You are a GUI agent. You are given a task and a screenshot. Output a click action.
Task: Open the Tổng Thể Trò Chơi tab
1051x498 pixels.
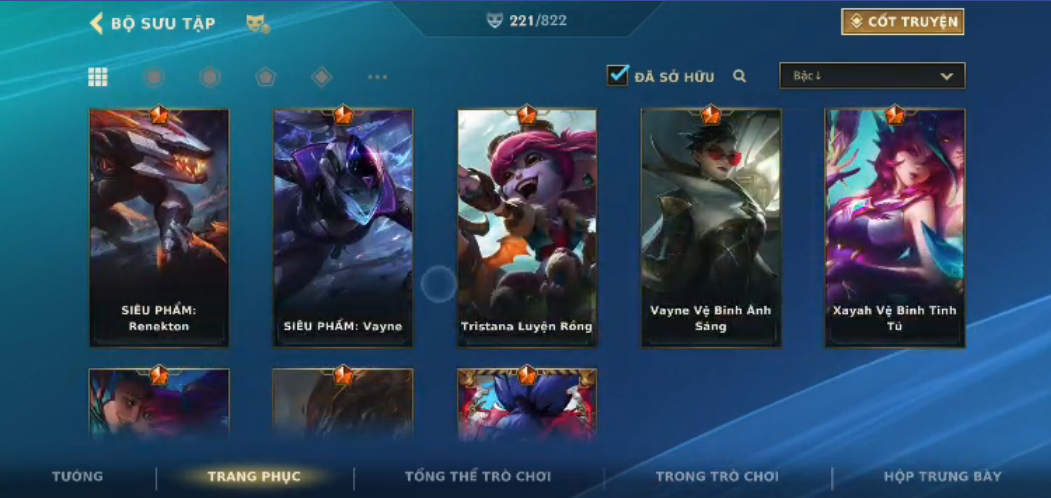pyautogui.click(x=478, y=477)
